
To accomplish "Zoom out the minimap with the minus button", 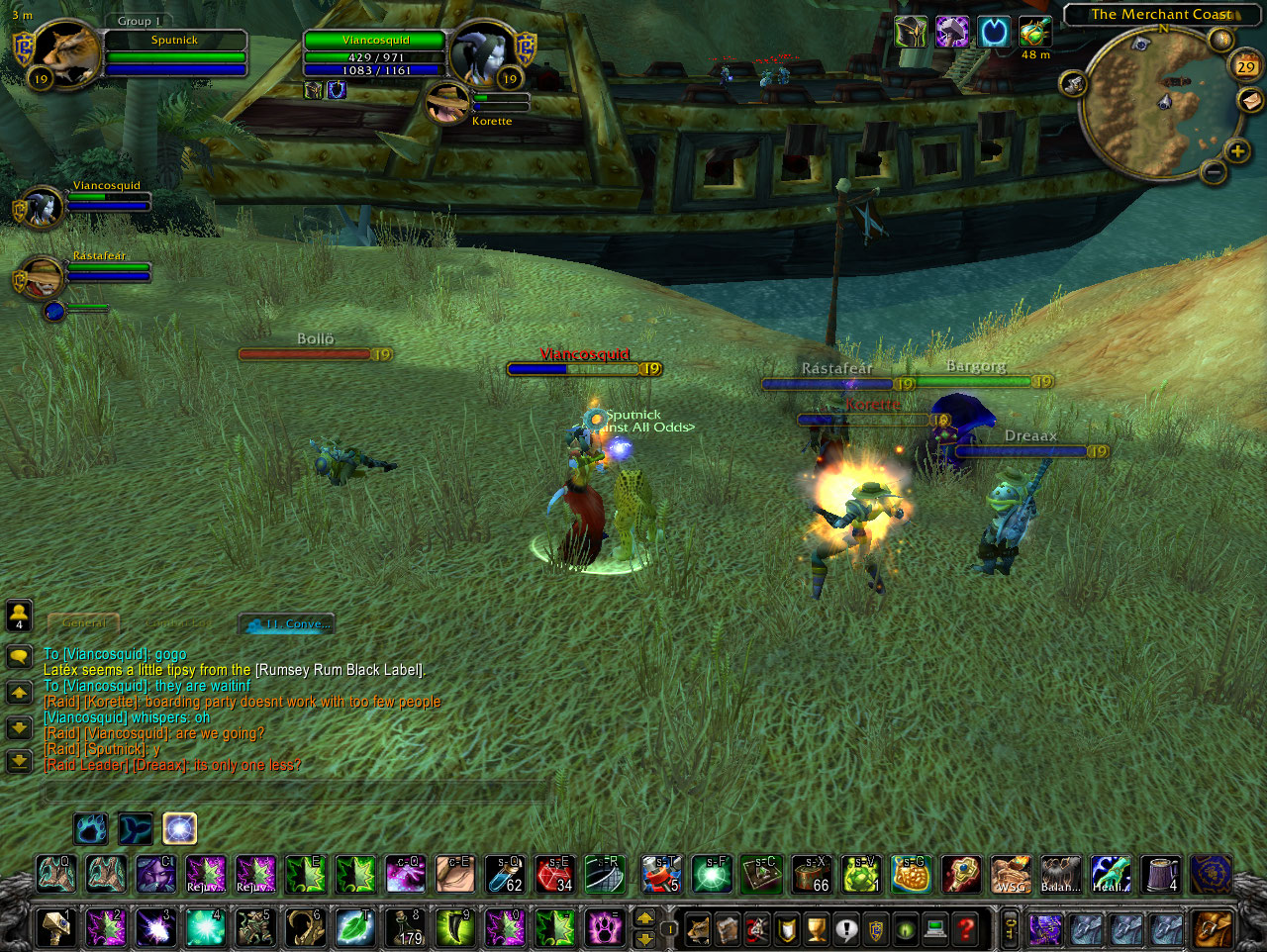I will point(1214,172).
